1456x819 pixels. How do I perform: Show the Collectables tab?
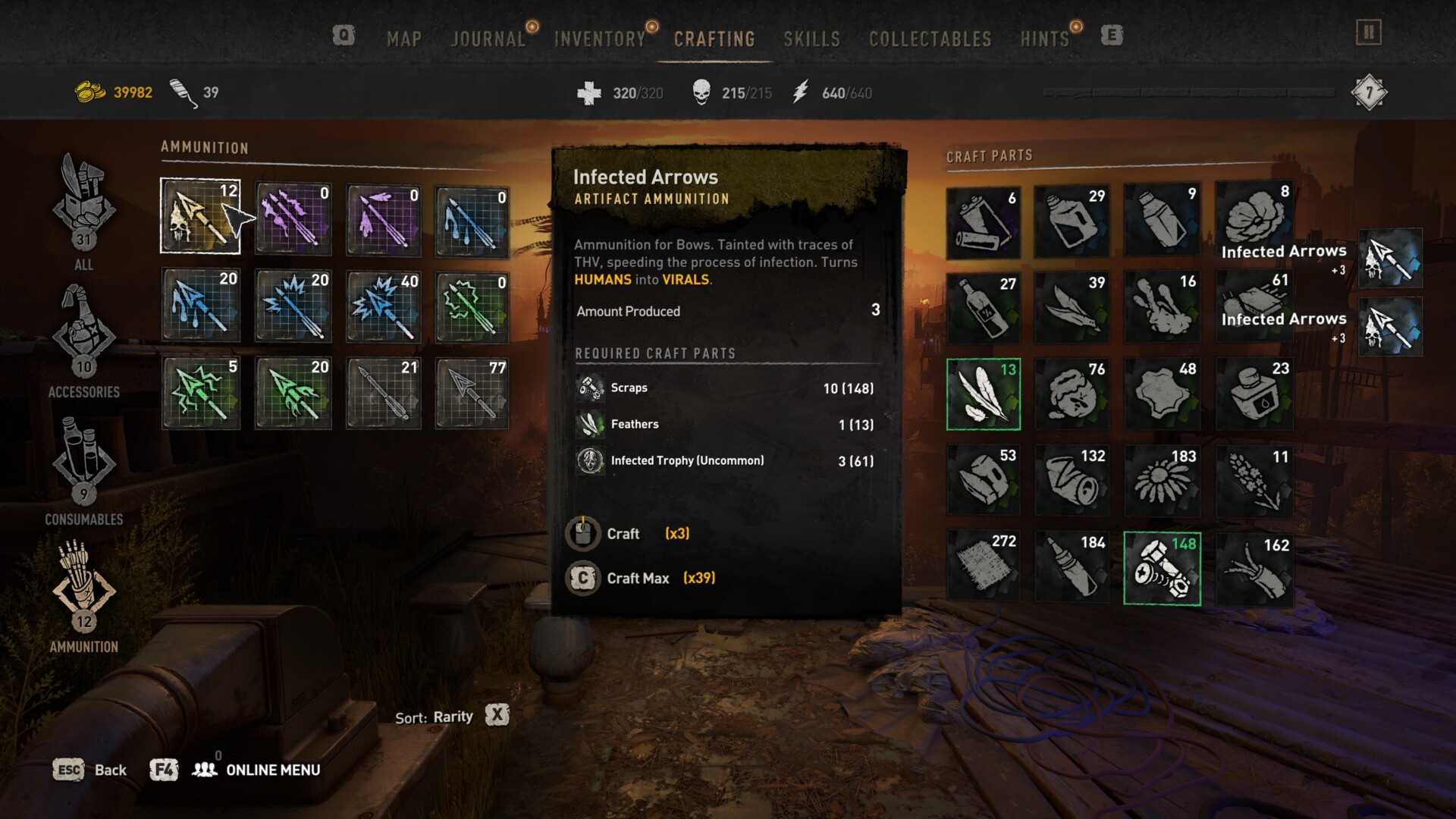click(x=930, y=39)
